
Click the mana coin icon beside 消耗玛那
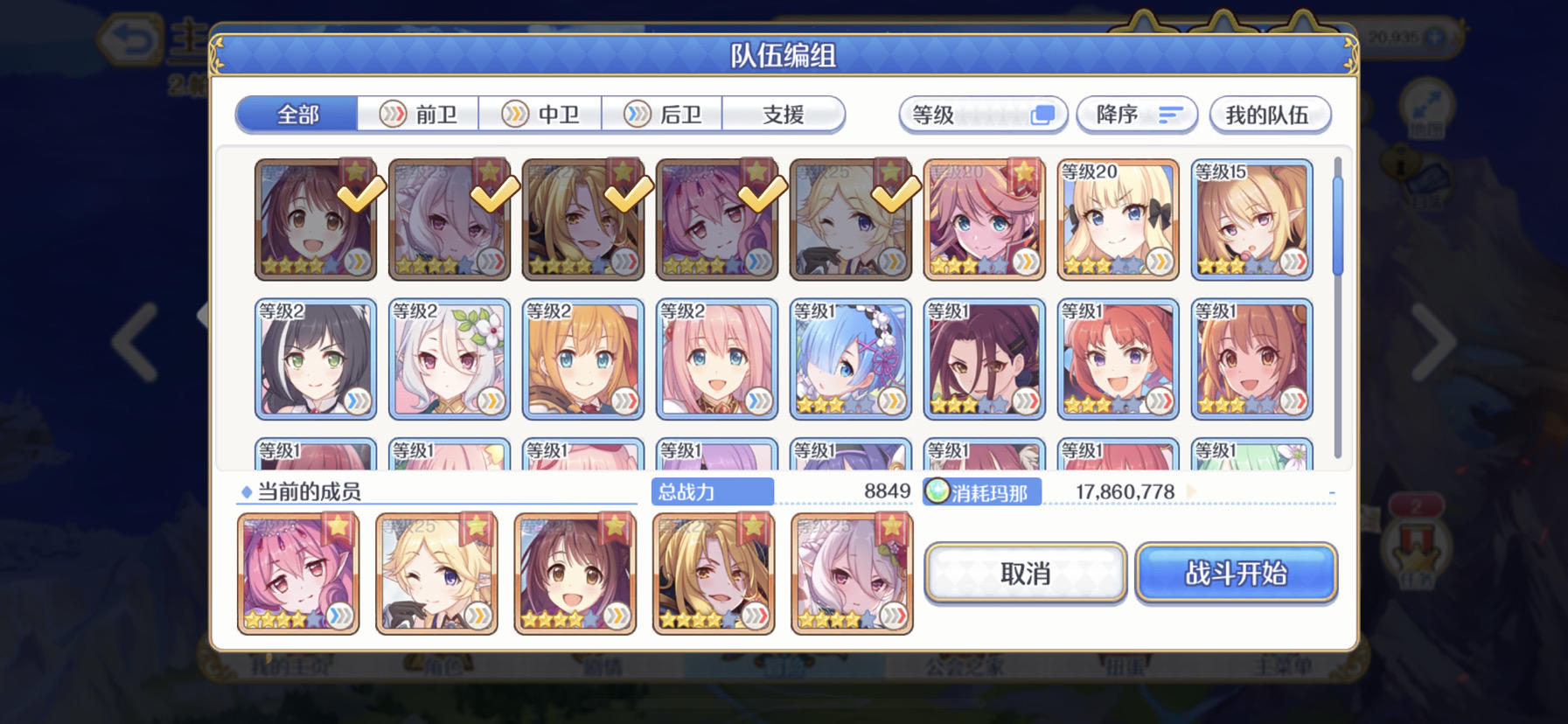[937, 491]
